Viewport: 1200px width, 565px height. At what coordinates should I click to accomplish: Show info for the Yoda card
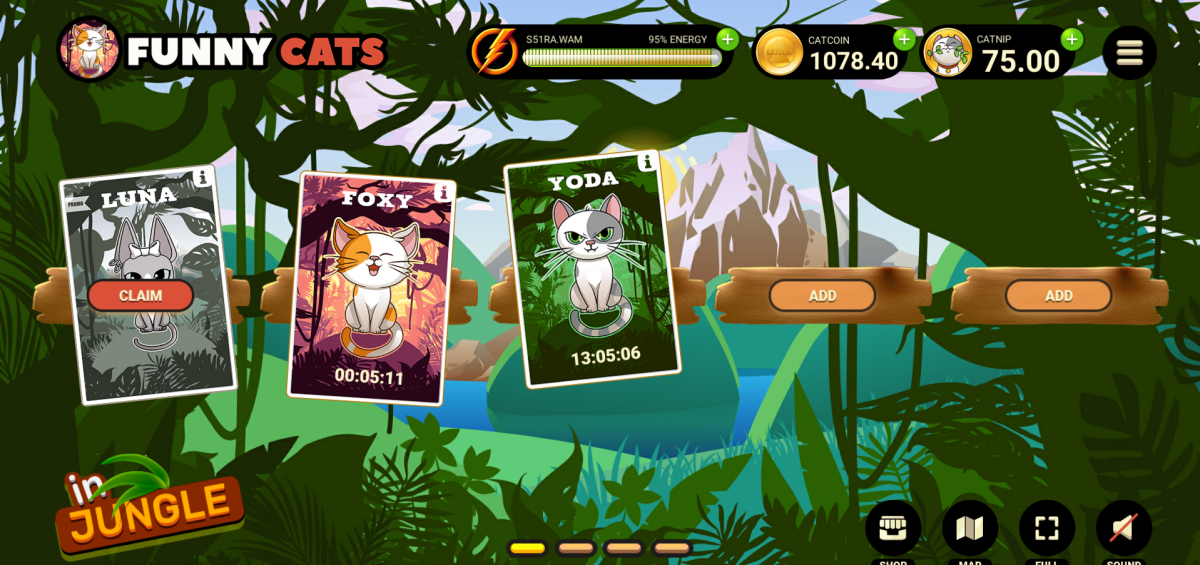pos(646,162)
